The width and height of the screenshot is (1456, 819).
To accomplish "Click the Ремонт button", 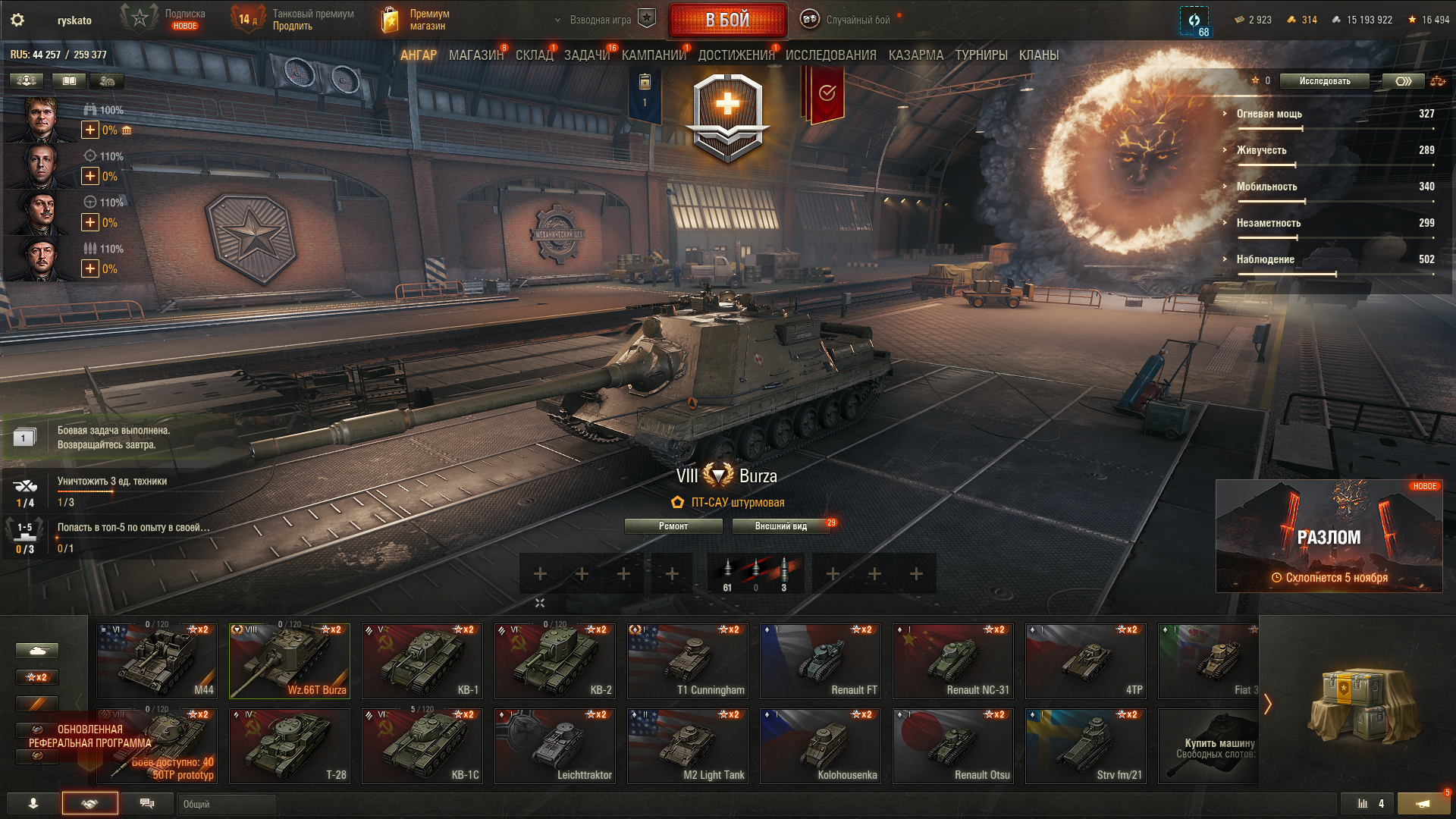I will [673, 526].
